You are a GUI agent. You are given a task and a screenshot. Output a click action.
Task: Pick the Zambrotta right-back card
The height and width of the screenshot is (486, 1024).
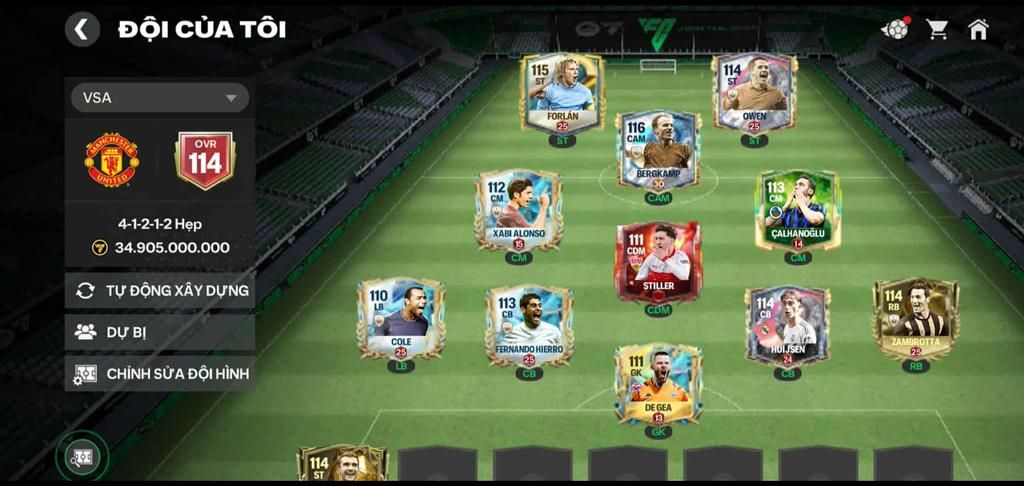915,318
